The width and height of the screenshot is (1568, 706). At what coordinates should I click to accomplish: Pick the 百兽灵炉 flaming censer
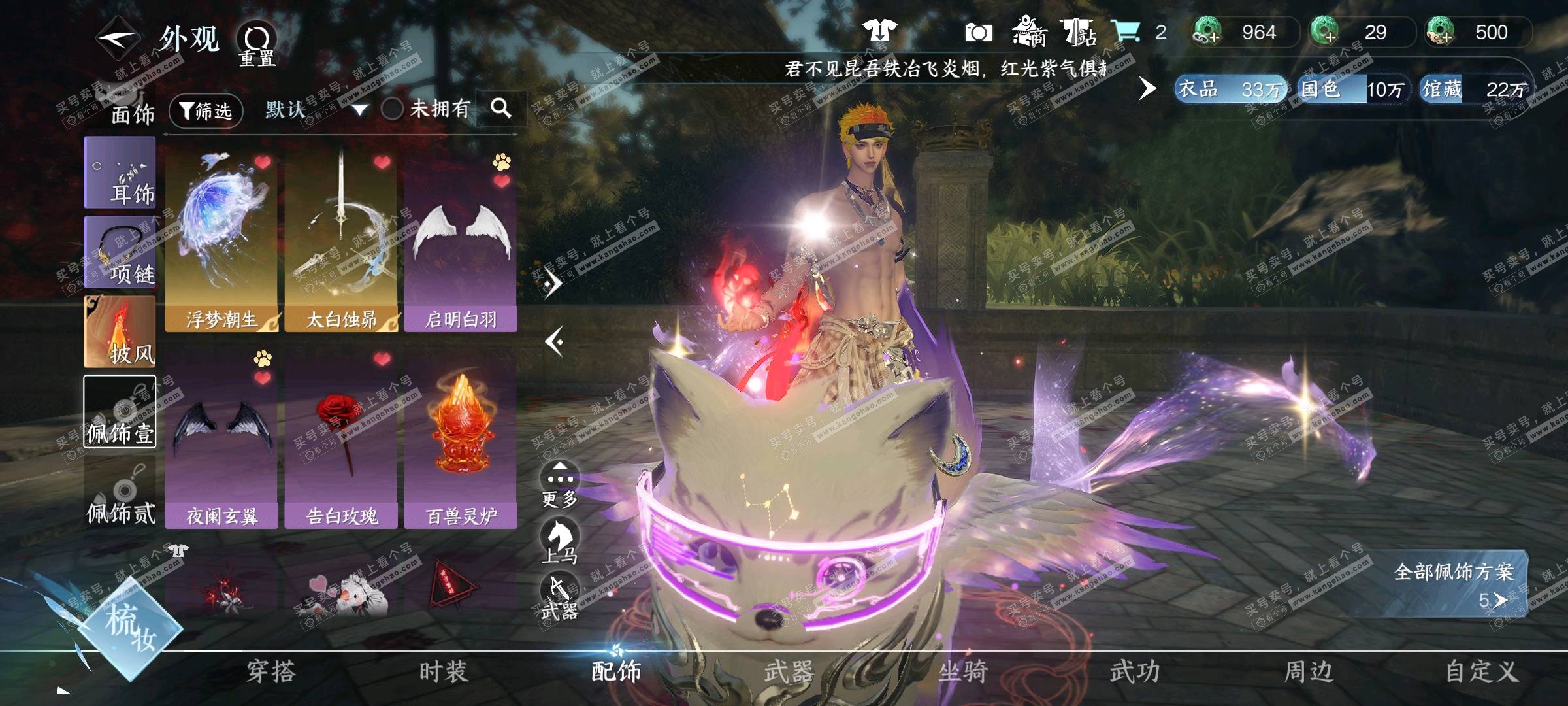461,437
